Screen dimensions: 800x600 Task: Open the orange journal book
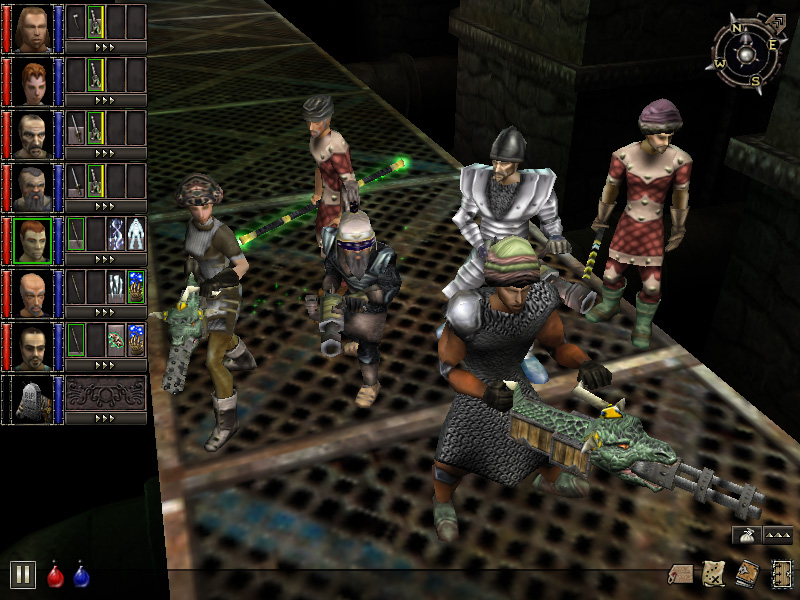(x=747, y=574)
